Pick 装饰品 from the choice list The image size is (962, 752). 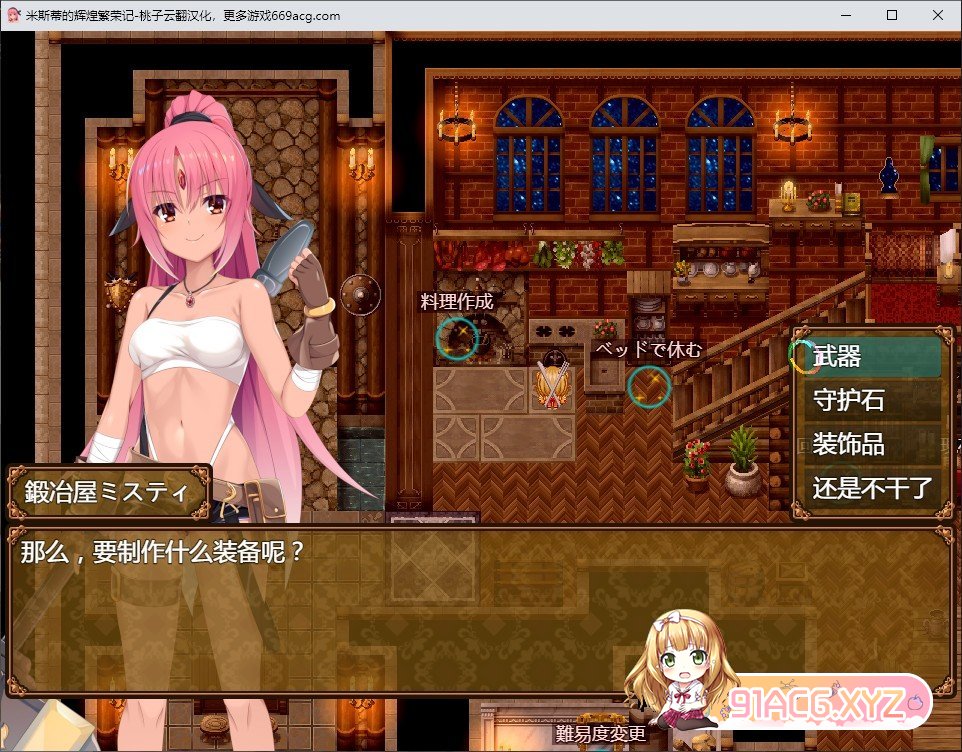[871, 444]
